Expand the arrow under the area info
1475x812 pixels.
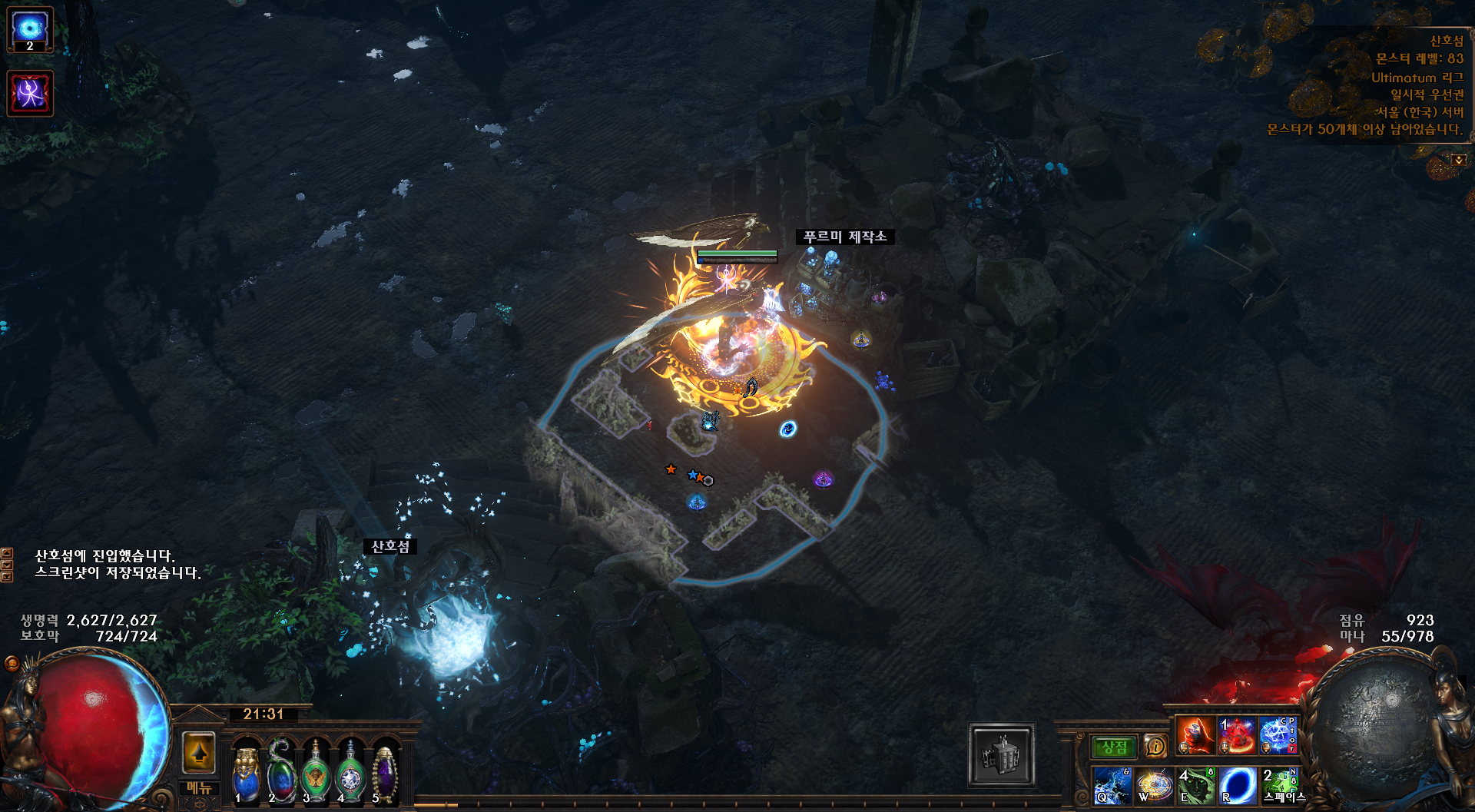(1458, 160)
